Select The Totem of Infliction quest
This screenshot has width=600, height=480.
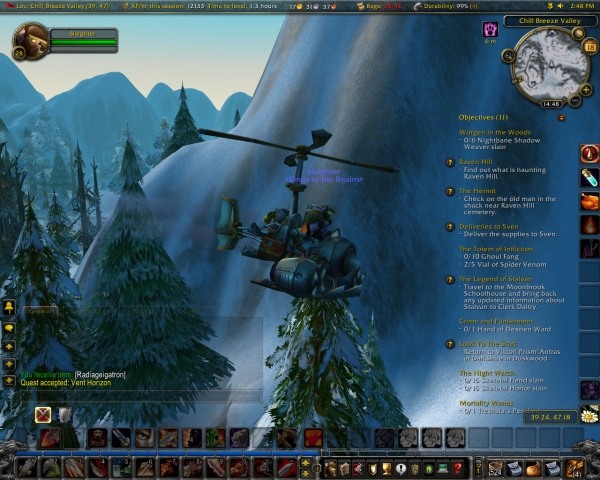(499, 248)
